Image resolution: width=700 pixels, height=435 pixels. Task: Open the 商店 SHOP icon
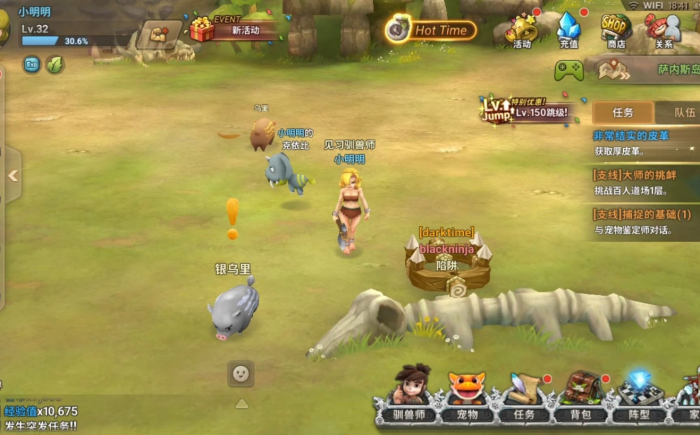(x=615, y=30)
